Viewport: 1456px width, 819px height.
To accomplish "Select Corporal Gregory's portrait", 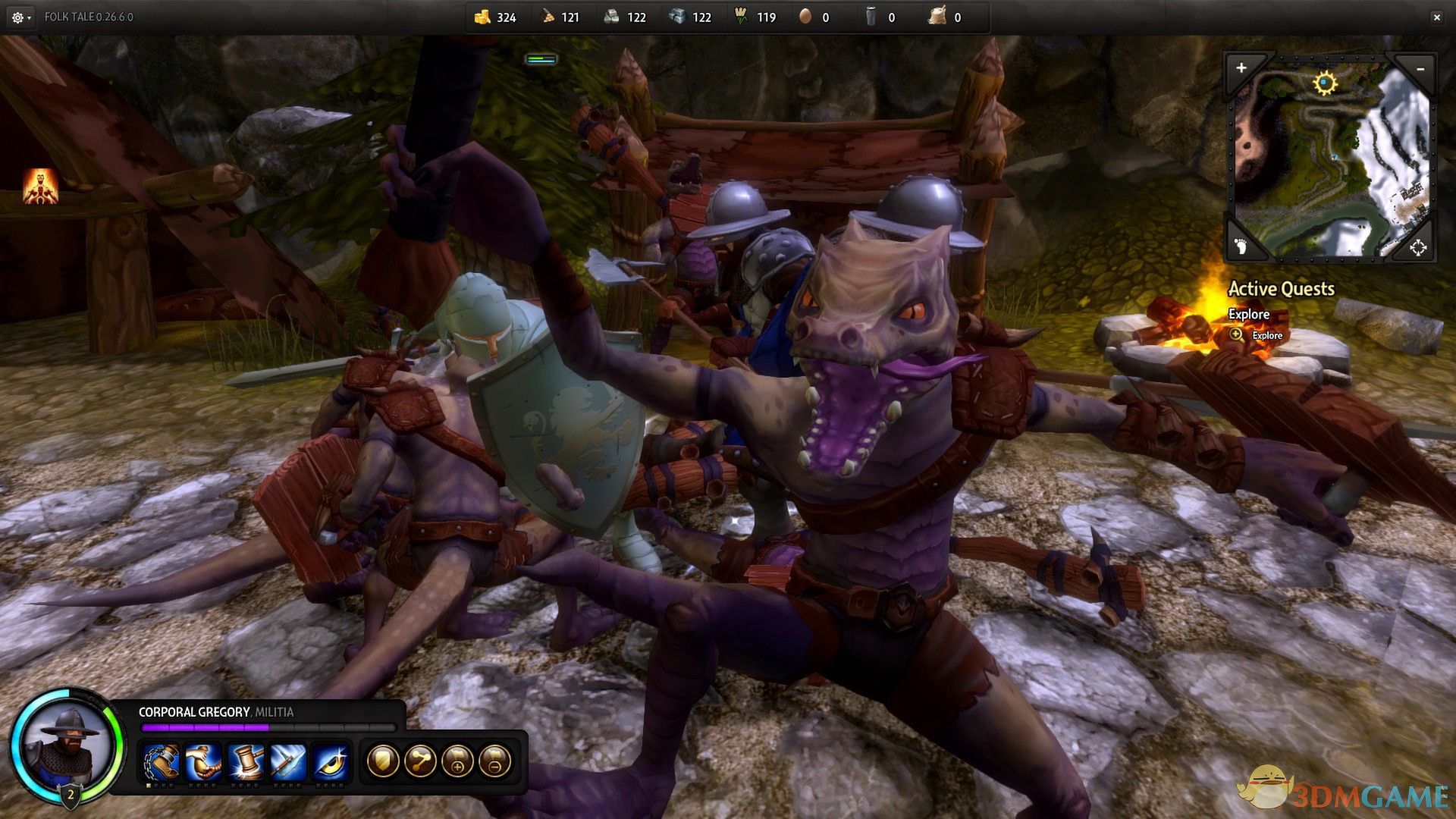I will tap(68, 745).
